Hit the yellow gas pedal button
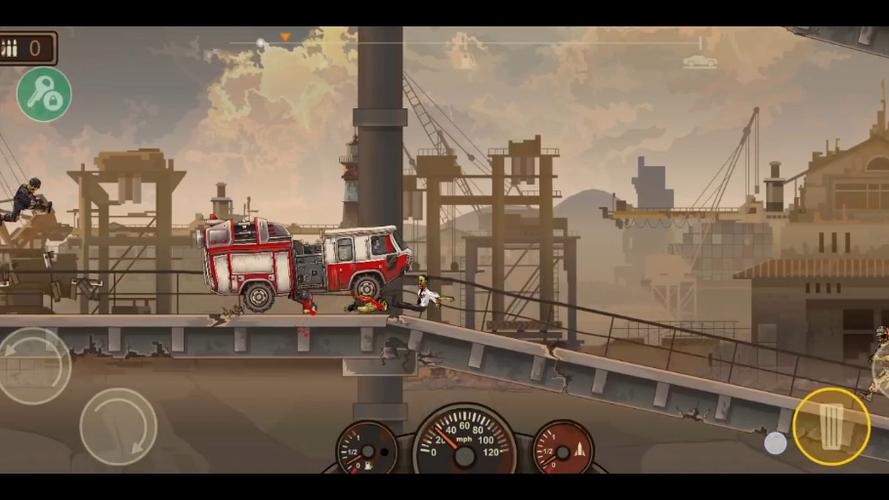Image resolution: width=889 pixels, height=500 pixels. pyautogui.click(x=831, y=426)
